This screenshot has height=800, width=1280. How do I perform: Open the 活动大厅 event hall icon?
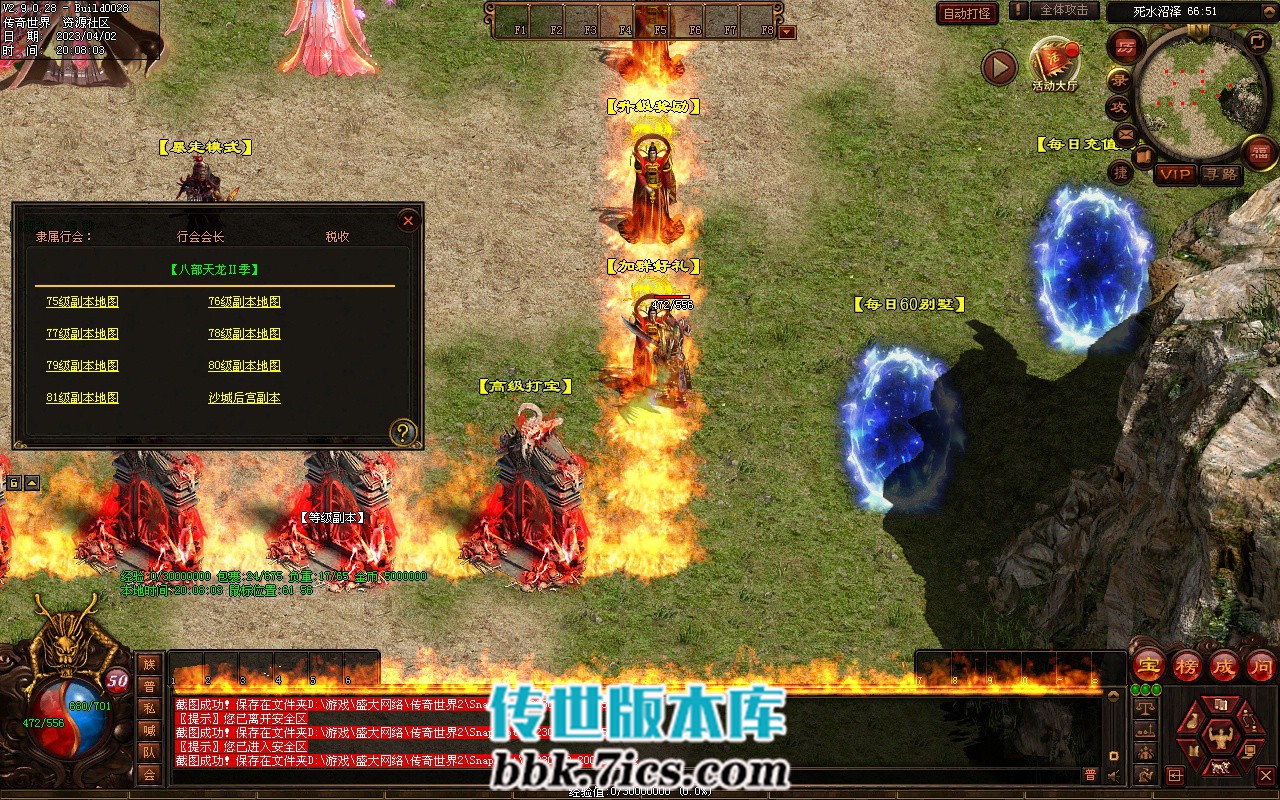click(1054, 62)
